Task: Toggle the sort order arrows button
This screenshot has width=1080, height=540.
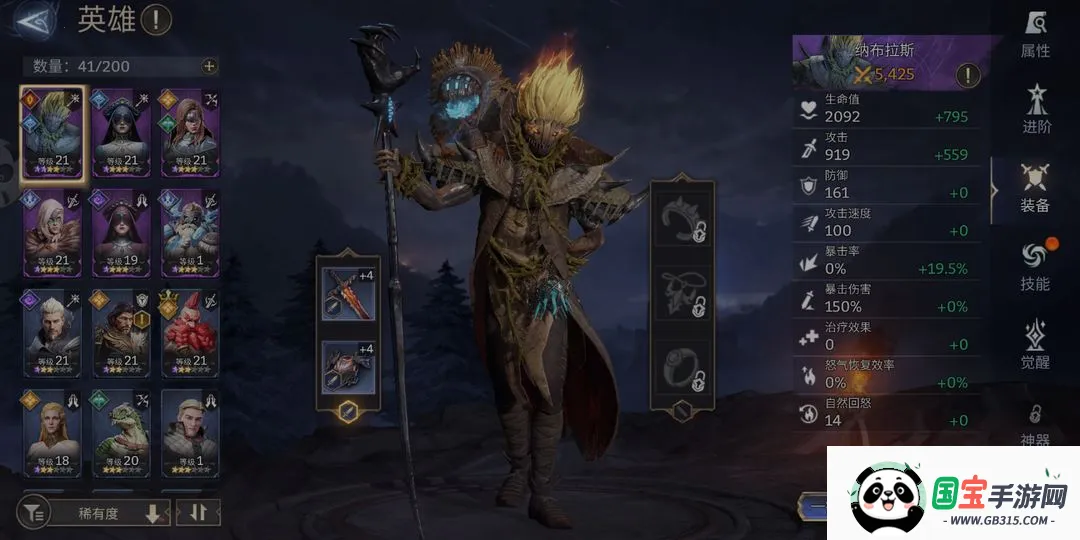Action: tap(197, 513)
